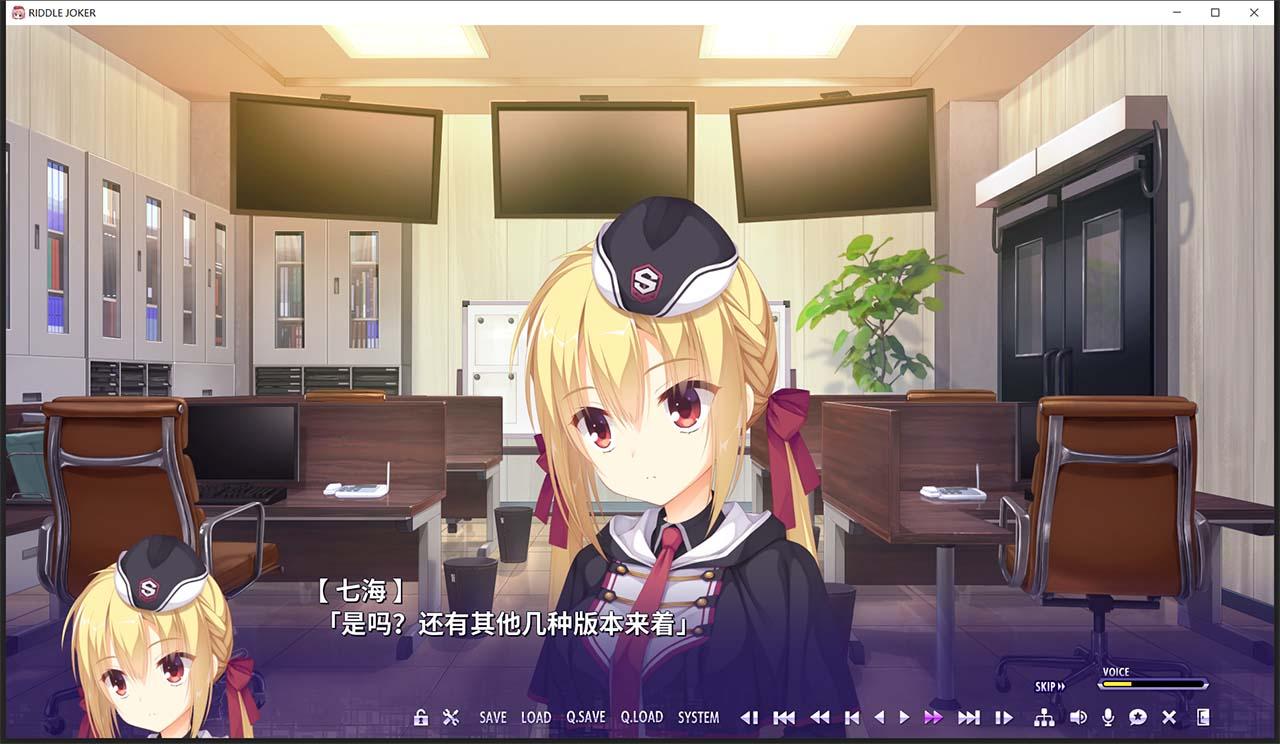
Task: Skip to end with the last-line control
Action: click(x=968, y=718)
